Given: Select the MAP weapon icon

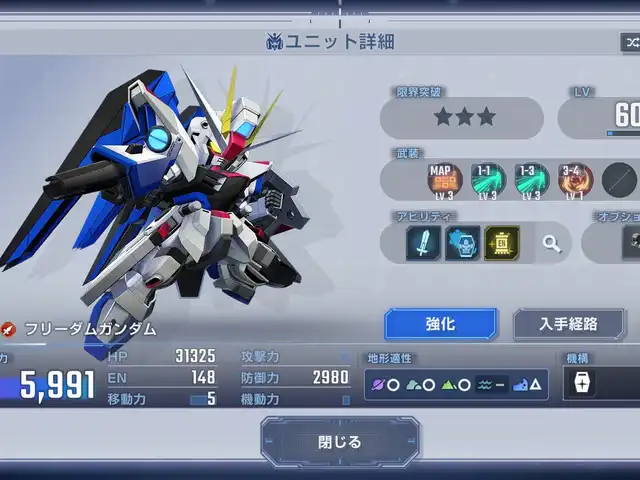Looking at the screenshot, I should pos(444,180).
